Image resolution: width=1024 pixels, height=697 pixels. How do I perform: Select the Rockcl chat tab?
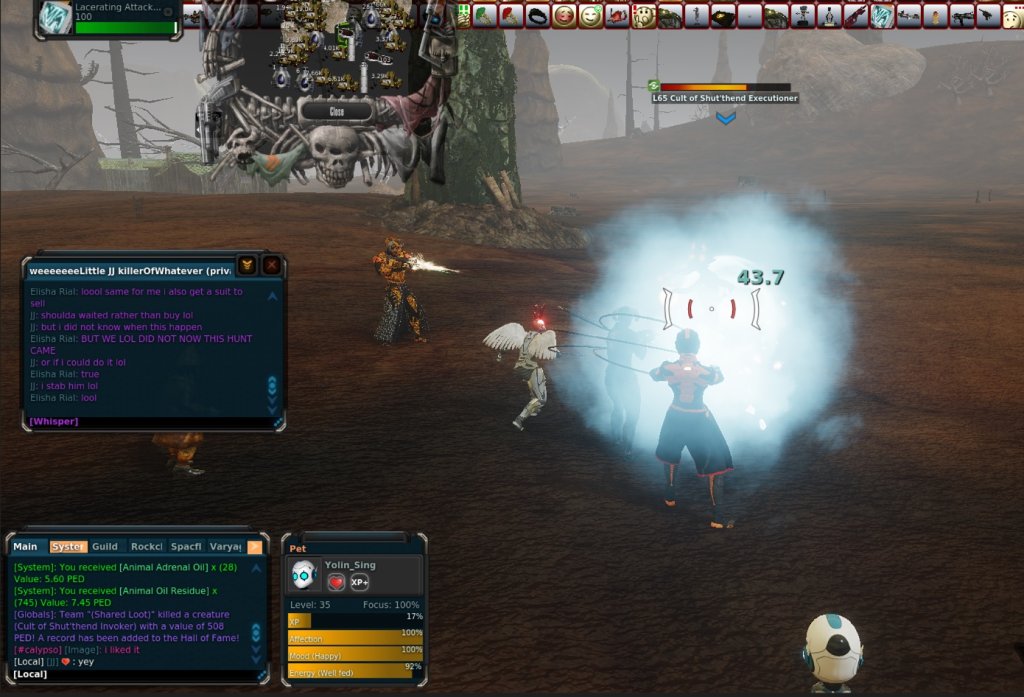click(x=146, y=546)
